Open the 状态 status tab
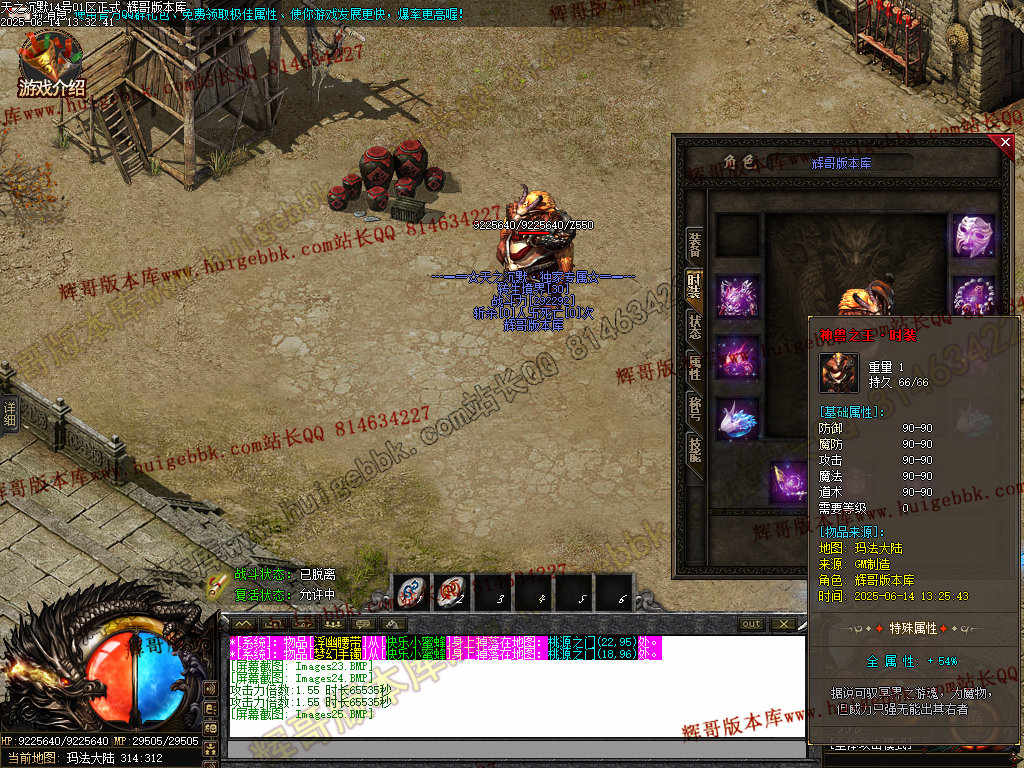 click(694, 327)
